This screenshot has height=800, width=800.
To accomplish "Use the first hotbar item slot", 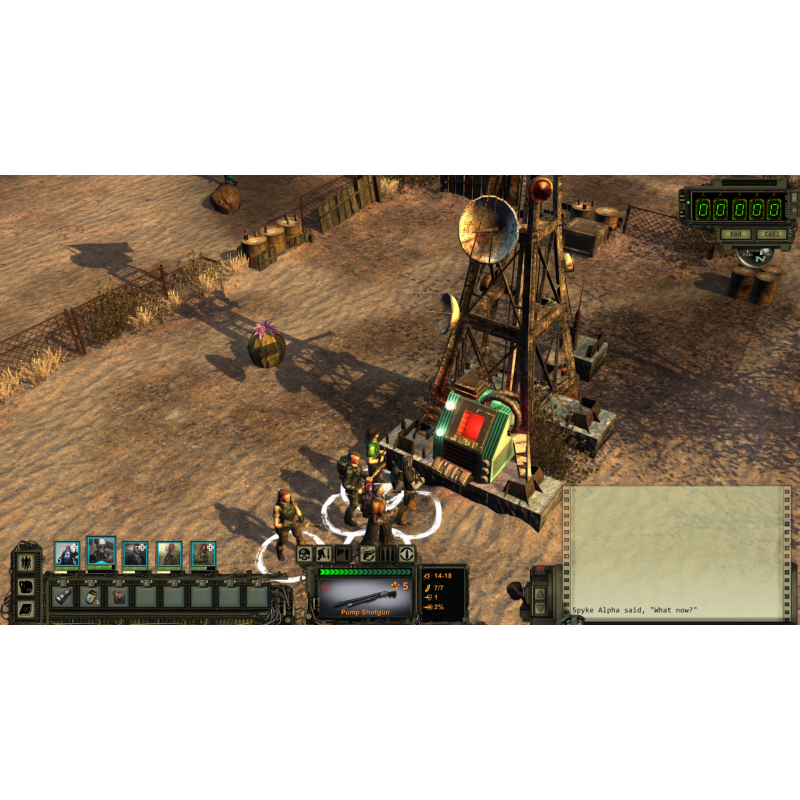I will click(62, 597).
